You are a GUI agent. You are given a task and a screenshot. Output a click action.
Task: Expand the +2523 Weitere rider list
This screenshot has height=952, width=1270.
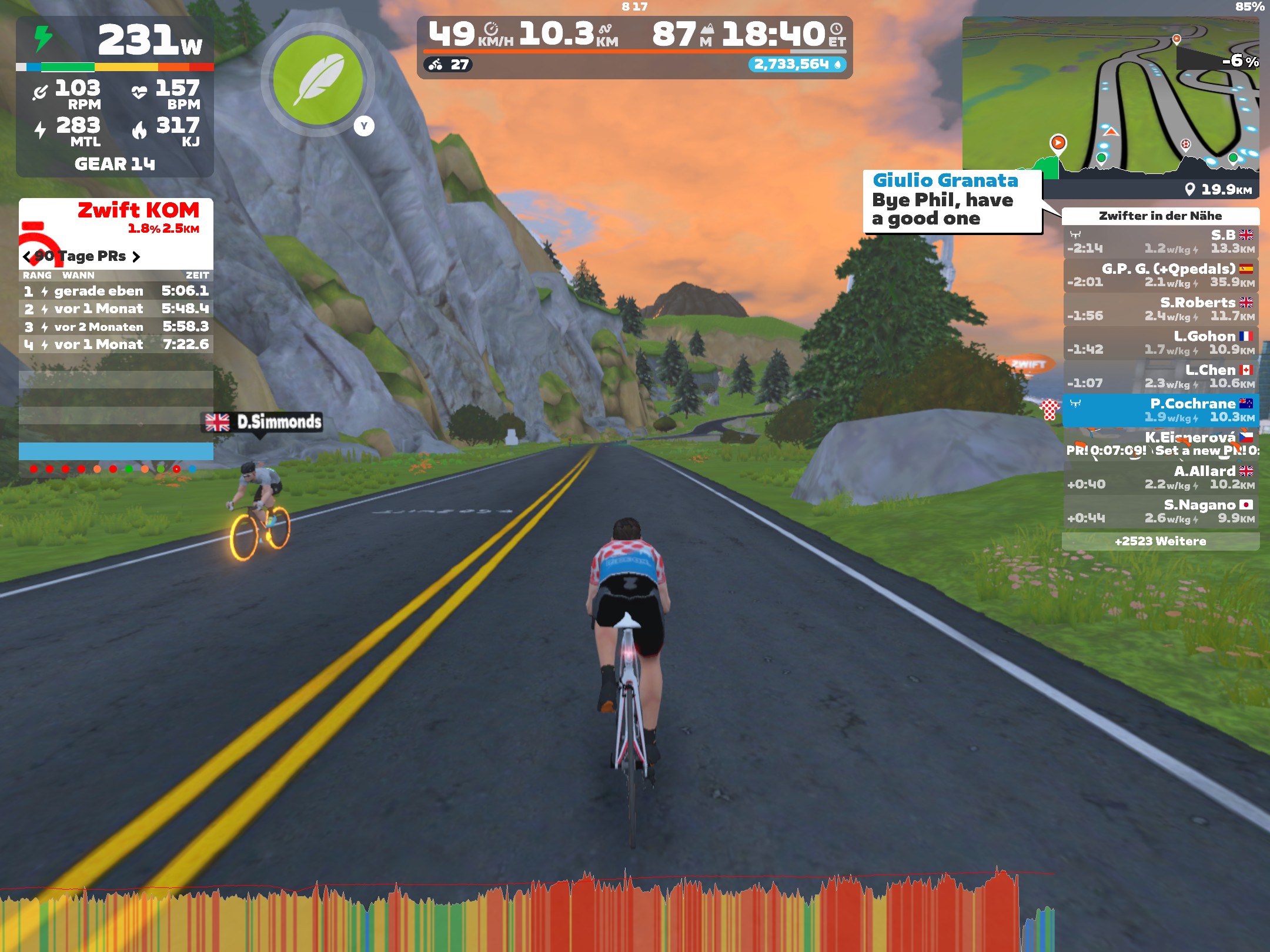tap(1161, 541)
